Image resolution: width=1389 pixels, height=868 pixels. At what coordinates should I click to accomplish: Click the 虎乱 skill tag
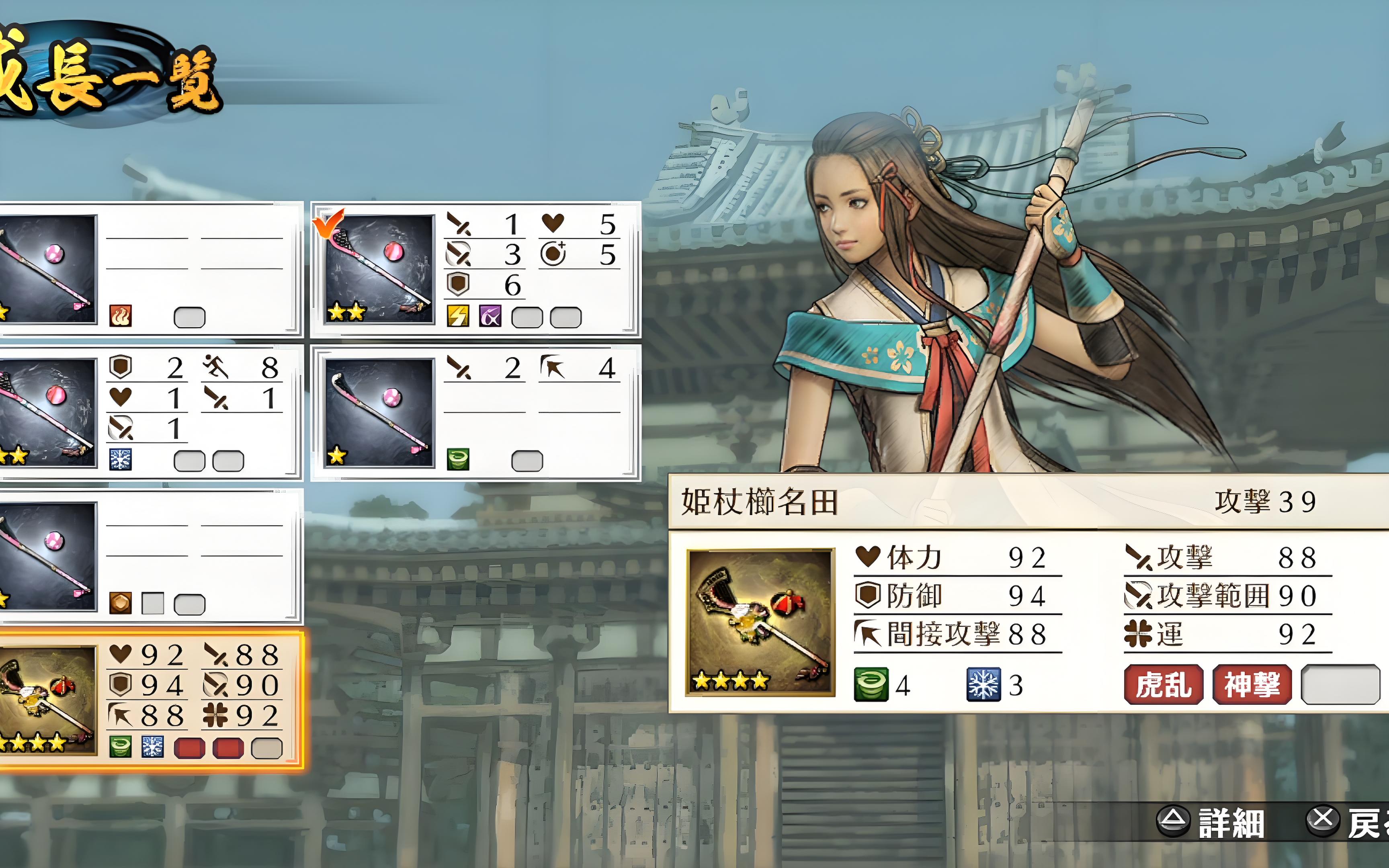[x=1163, y=684]
